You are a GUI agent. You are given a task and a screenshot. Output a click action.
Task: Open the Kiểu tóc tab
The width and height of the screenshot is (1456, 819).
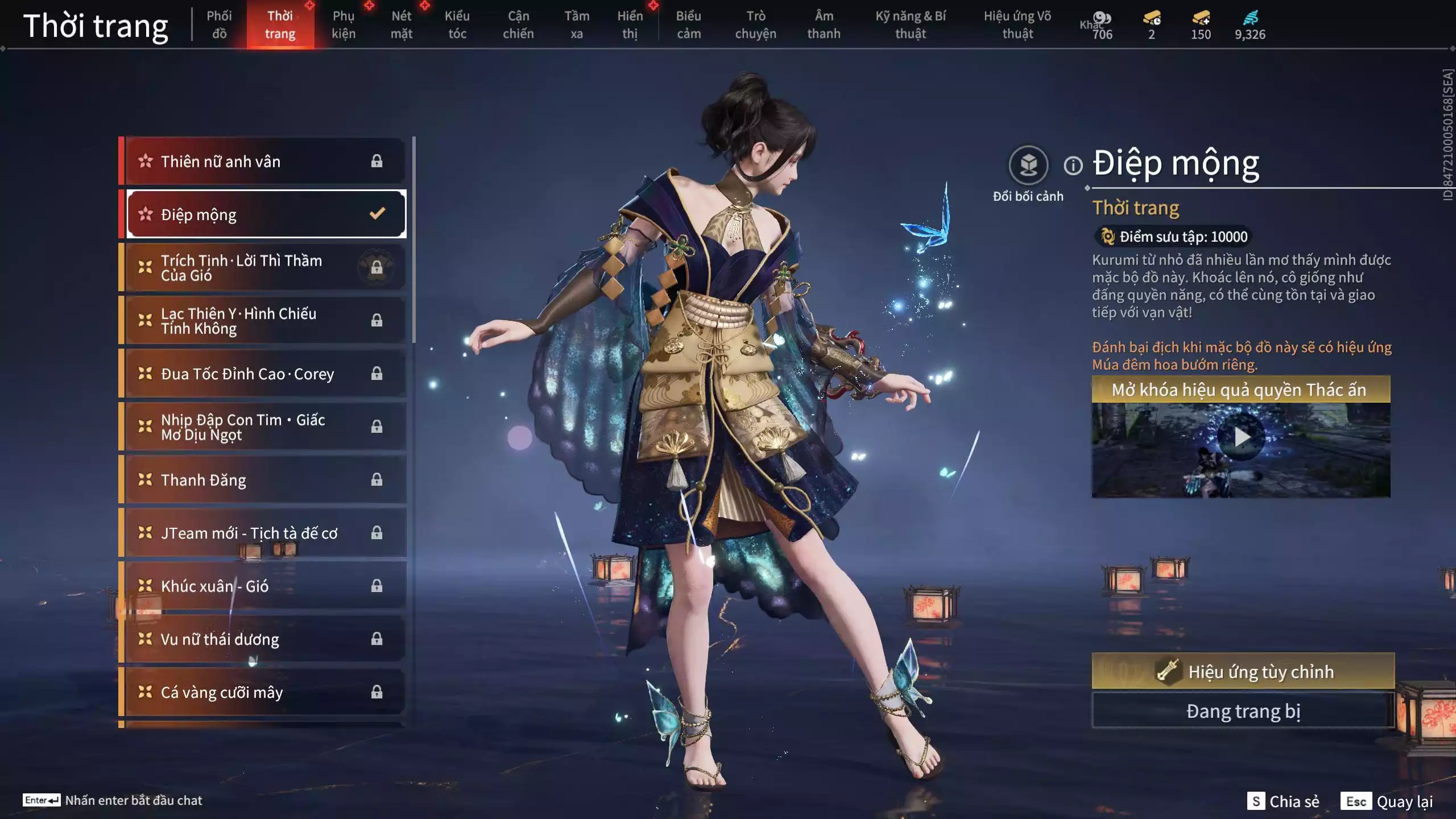457,24
